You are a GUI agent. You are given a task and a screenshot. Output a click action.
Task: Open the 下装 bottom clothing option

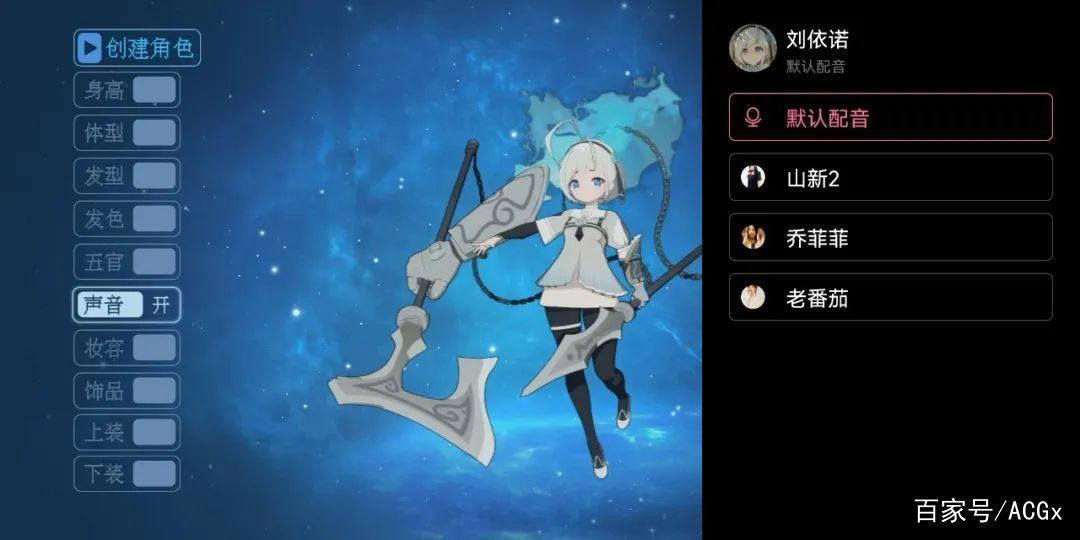click(127, 474)
